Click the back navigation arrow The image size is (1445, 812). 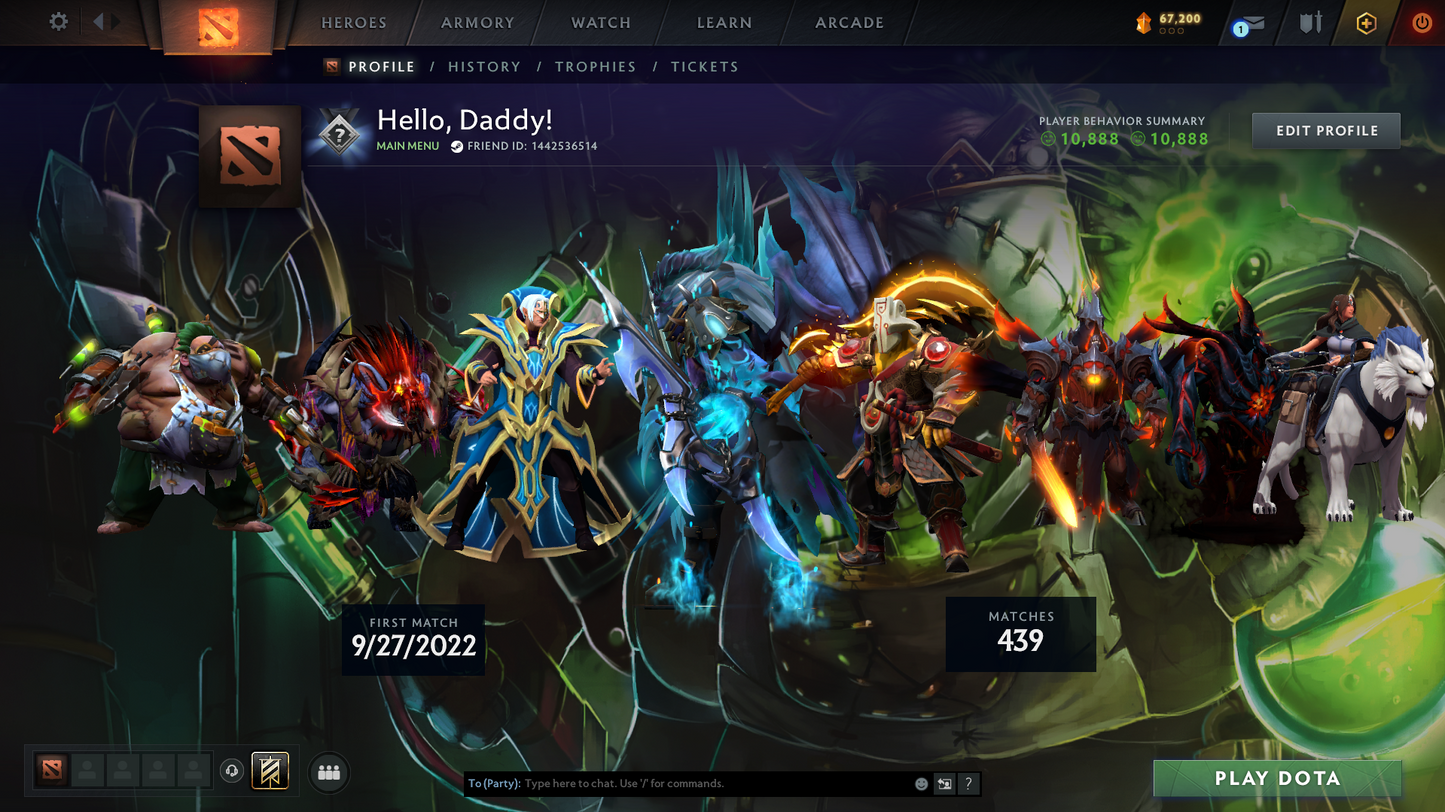click(x=98, y=20)
